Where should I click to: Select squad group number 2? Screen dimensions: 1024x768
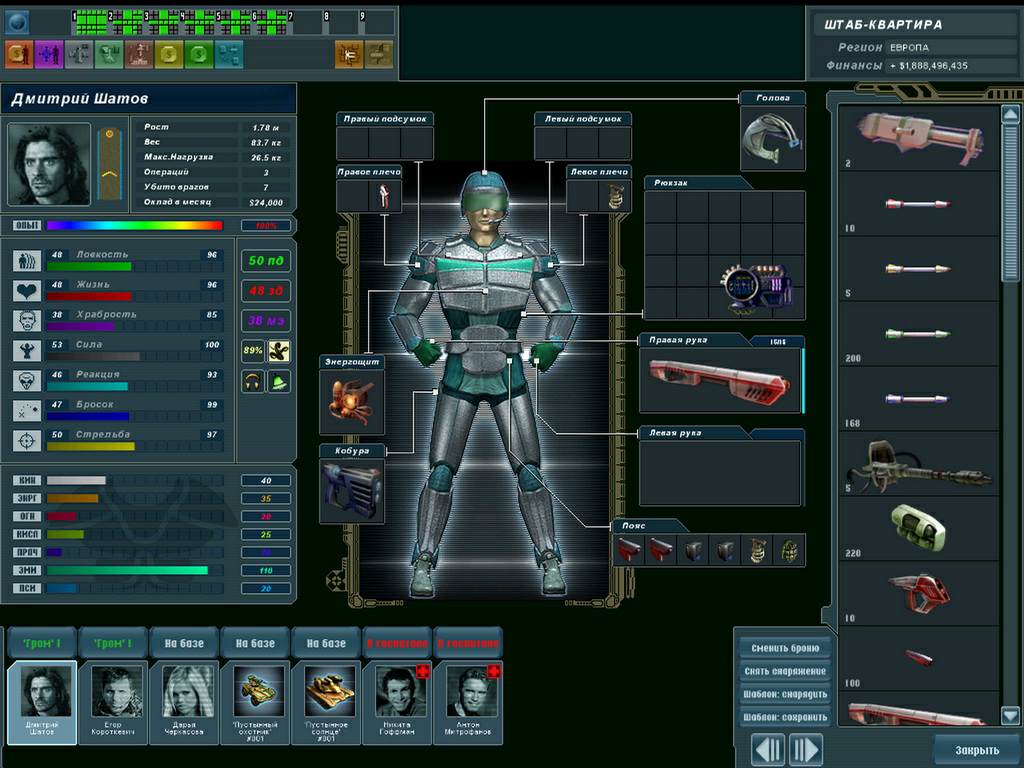point(126,18)
